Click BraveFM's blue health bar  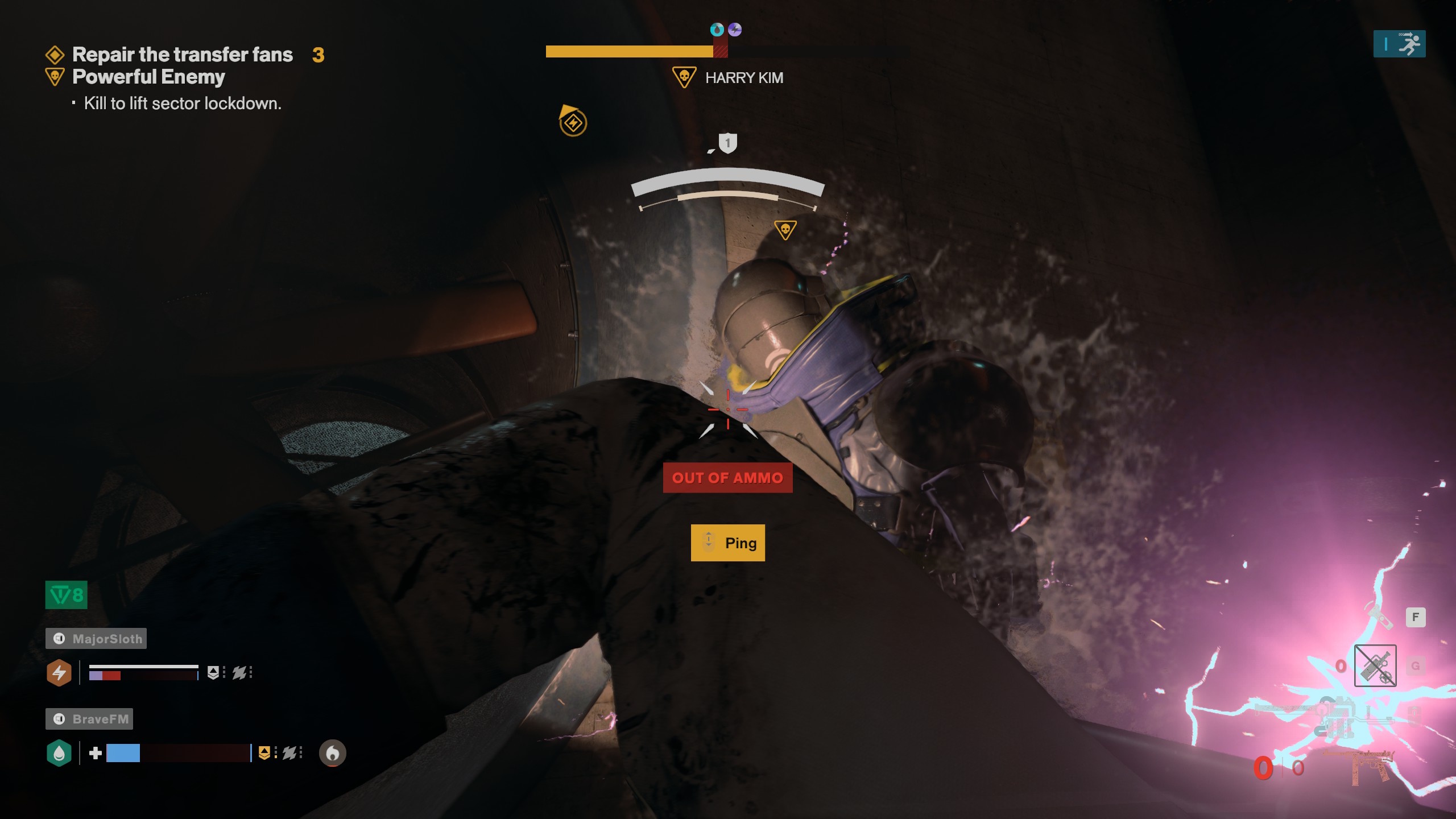[x=123, y=754]
